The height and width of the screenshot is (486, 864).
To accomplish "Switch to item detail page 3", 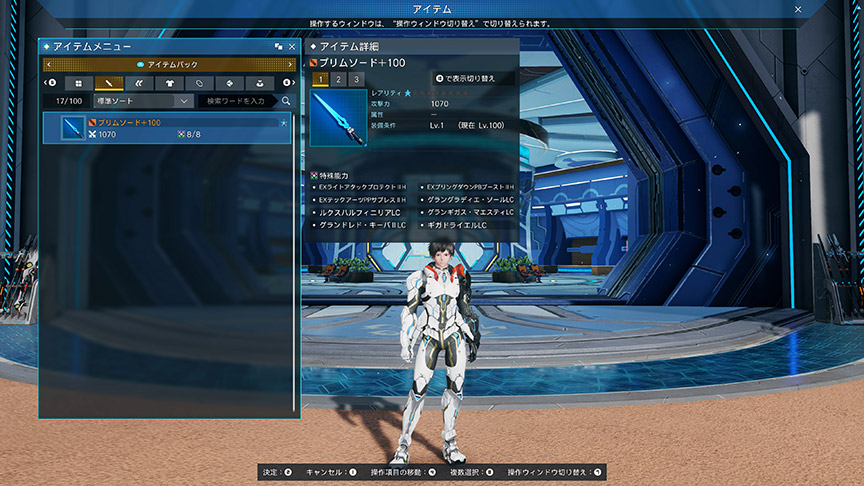I will click(356, 79).
